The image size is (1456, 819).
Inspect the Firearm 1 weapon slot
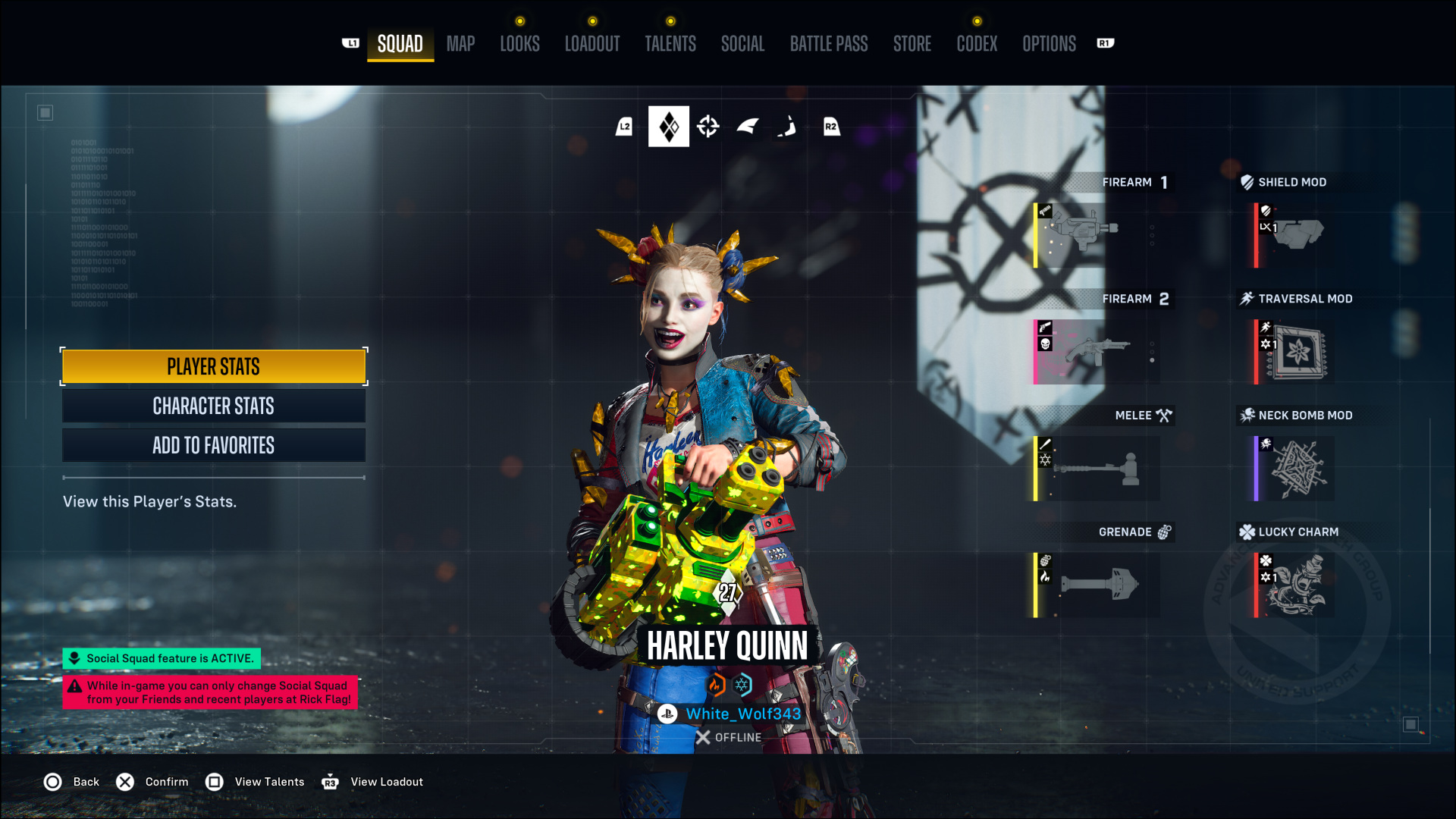[1096, 235]
